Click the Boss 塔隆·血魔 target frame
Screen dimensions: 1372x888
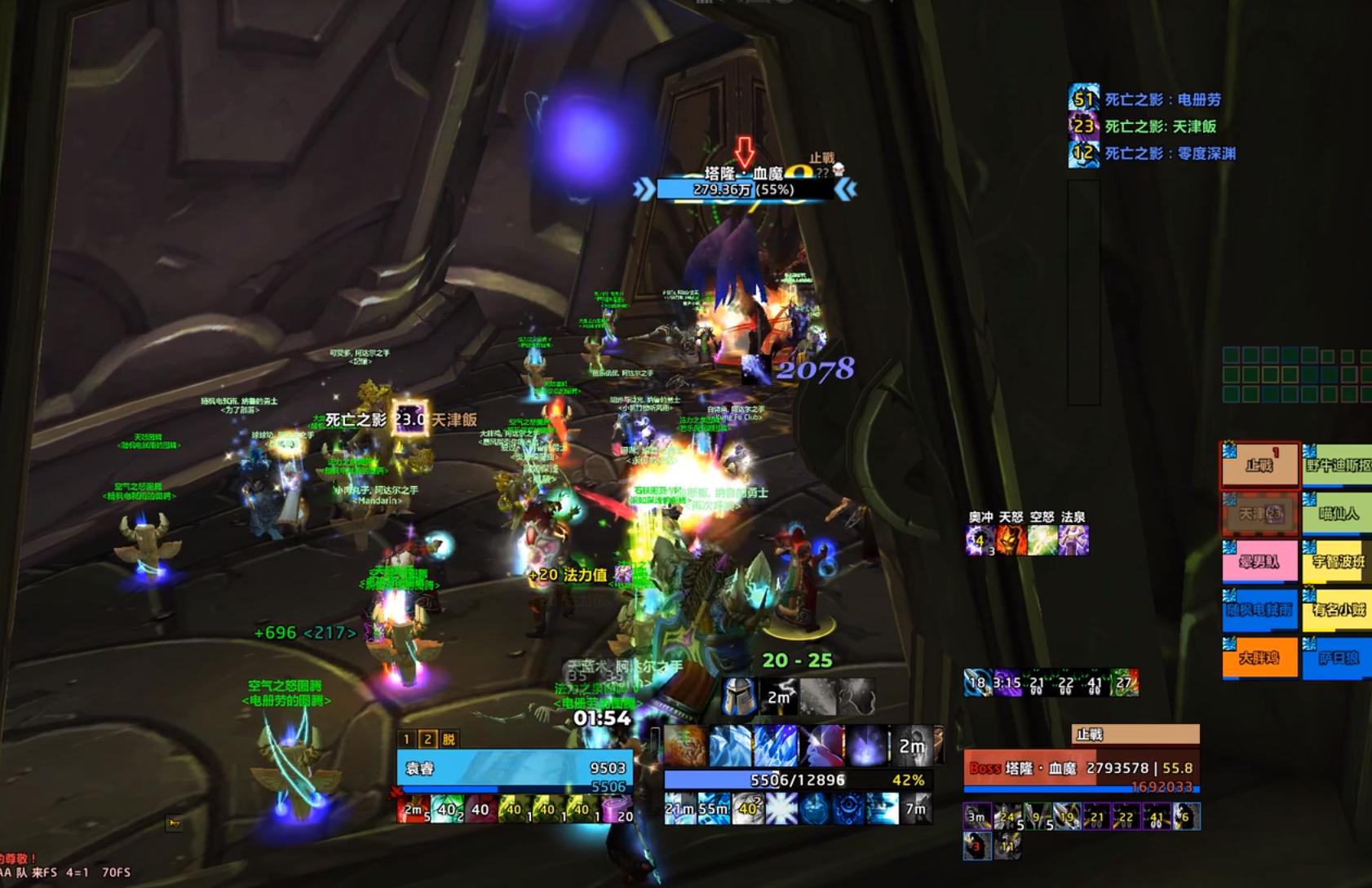[1081, 769]
